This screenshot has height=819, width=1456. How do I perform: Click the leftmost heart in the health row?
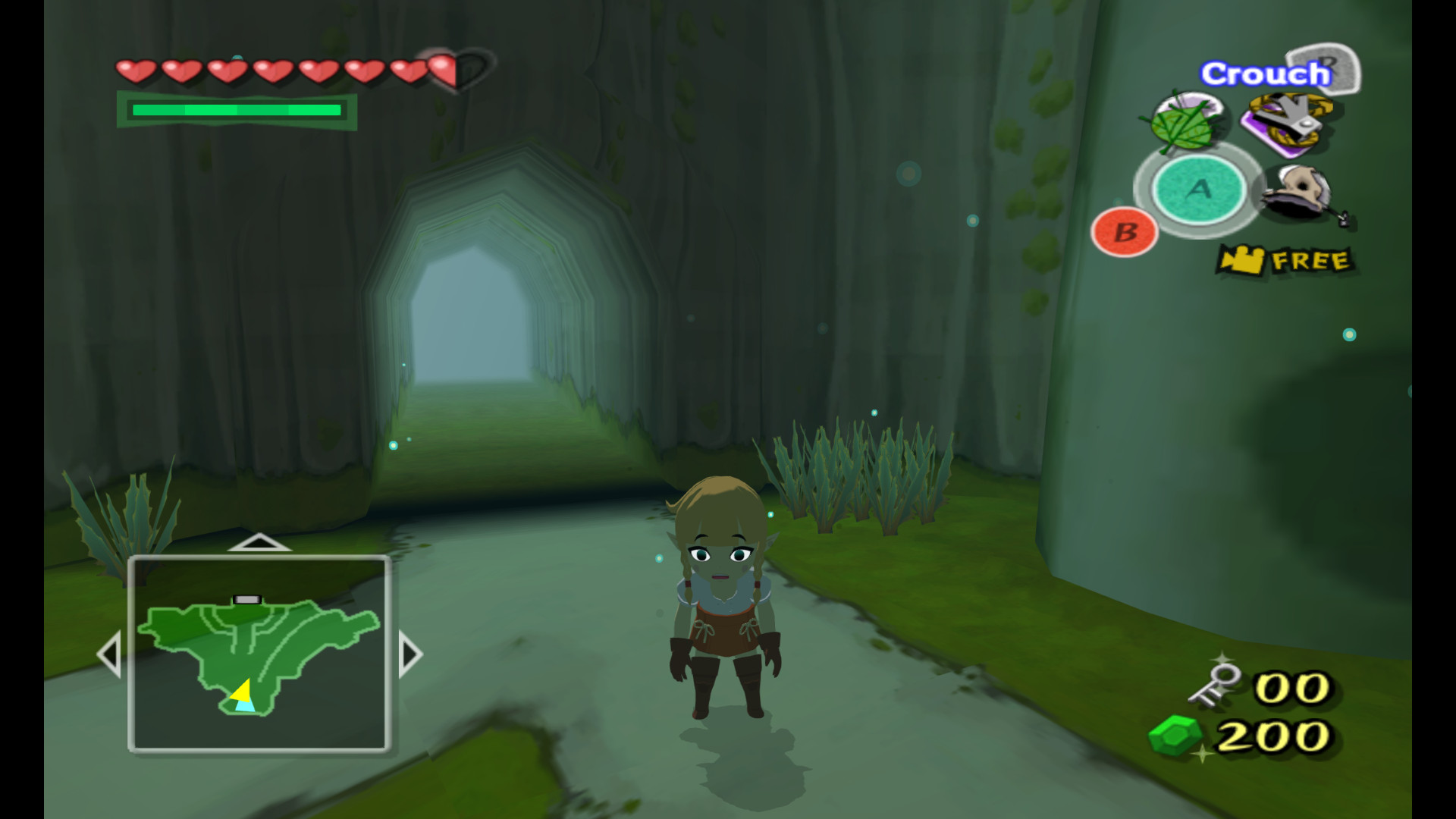click(x=135, y=72)
